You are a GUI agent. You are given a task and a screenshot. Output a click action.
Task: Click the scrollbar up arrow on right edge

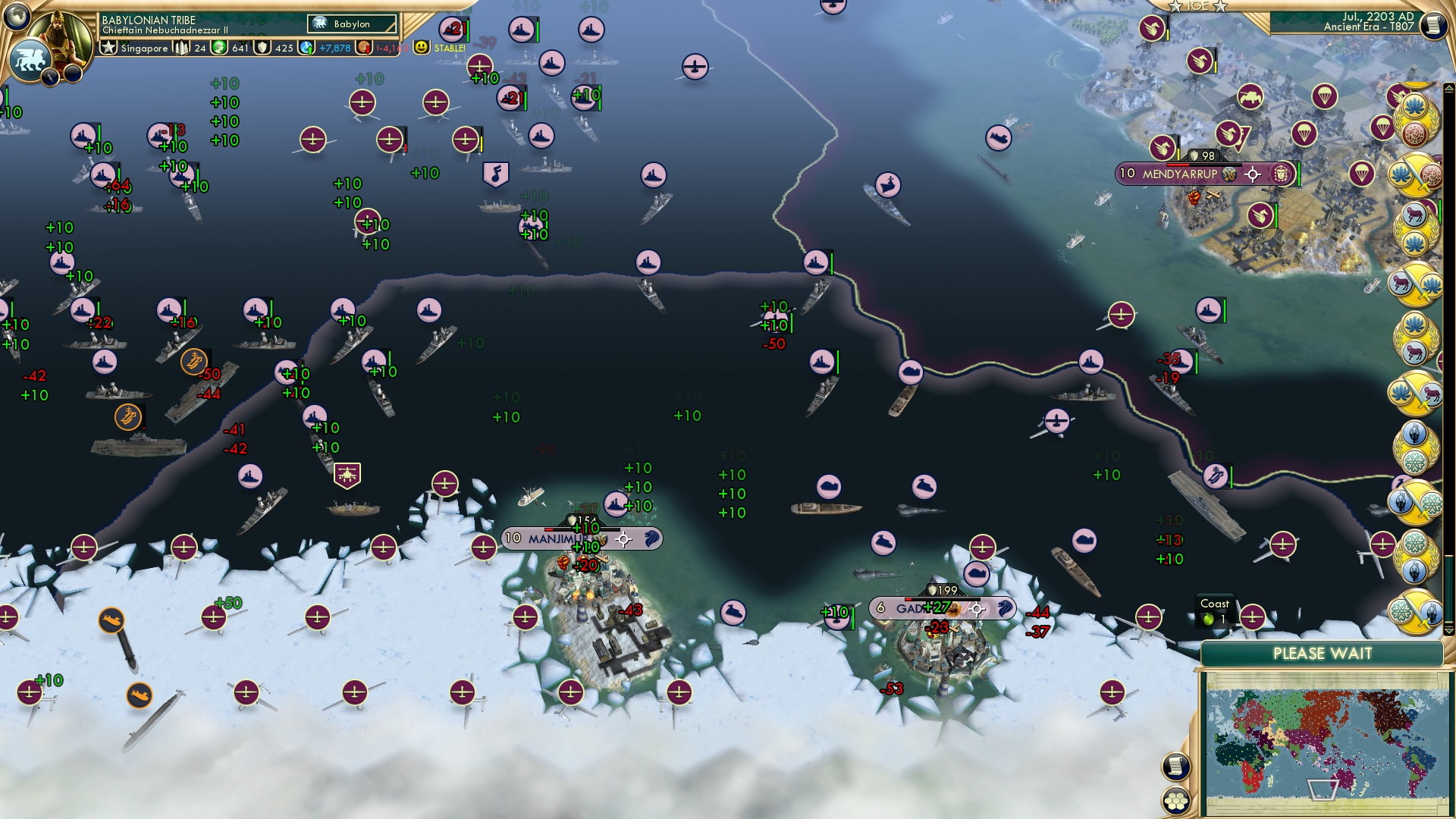[x=1448, y=88]
